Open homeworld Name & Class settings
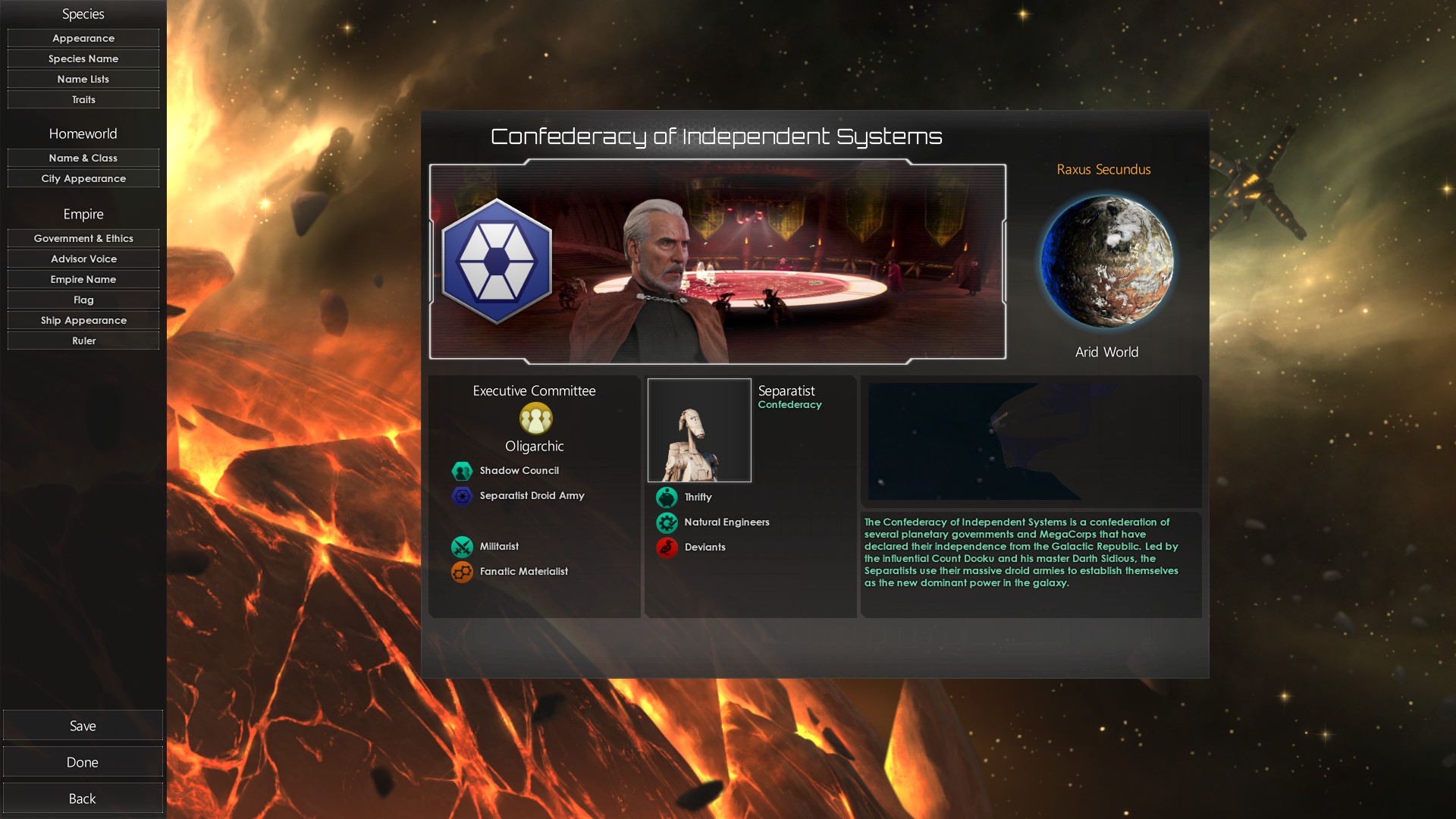Image resolution: width=1456 pixels, height=819 pixels. pyautogui.click(x=83, y=158)
